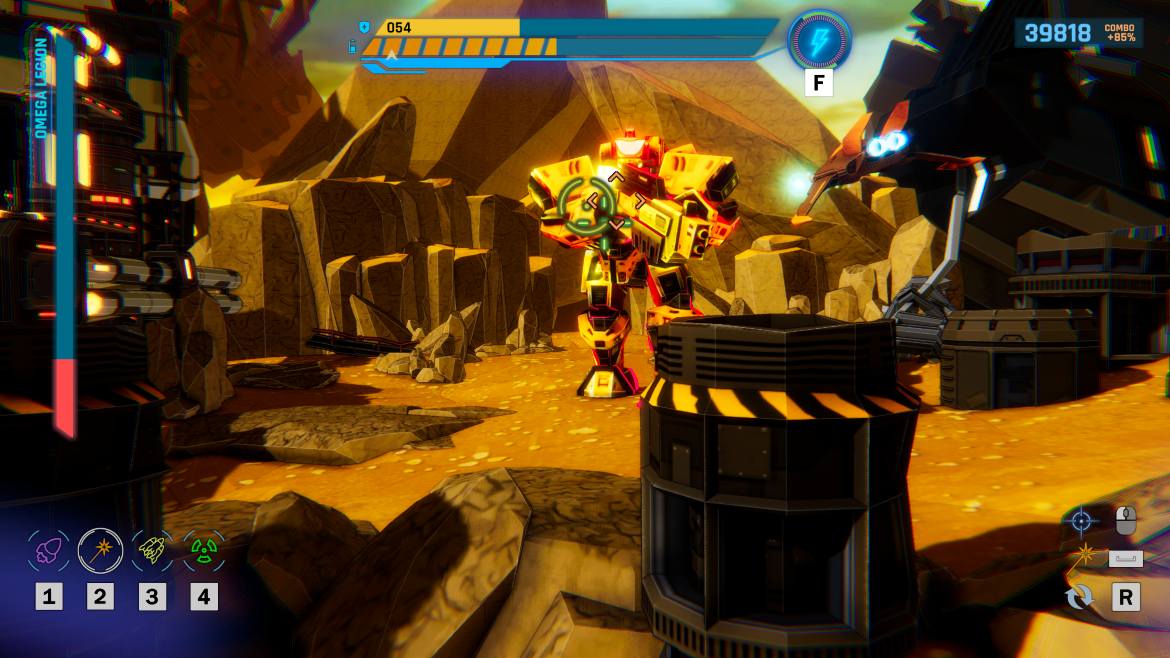This screenshot has width=1170, height=658.
Task: Click the blue circular arrows reload icon
Action: click(x=1080, y=598)
